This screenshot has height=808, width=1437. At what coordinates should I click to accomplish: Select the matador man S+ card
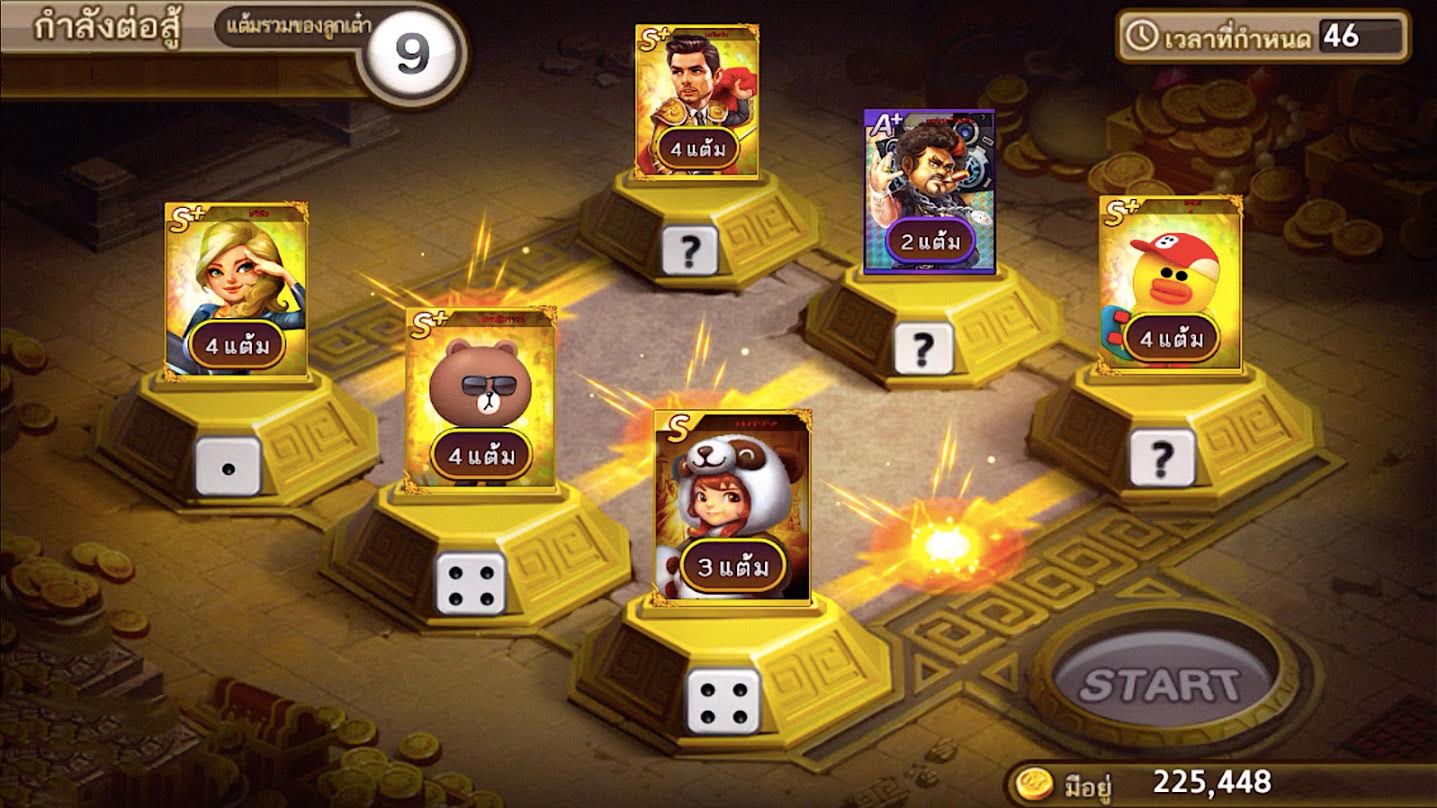(697, 100)
